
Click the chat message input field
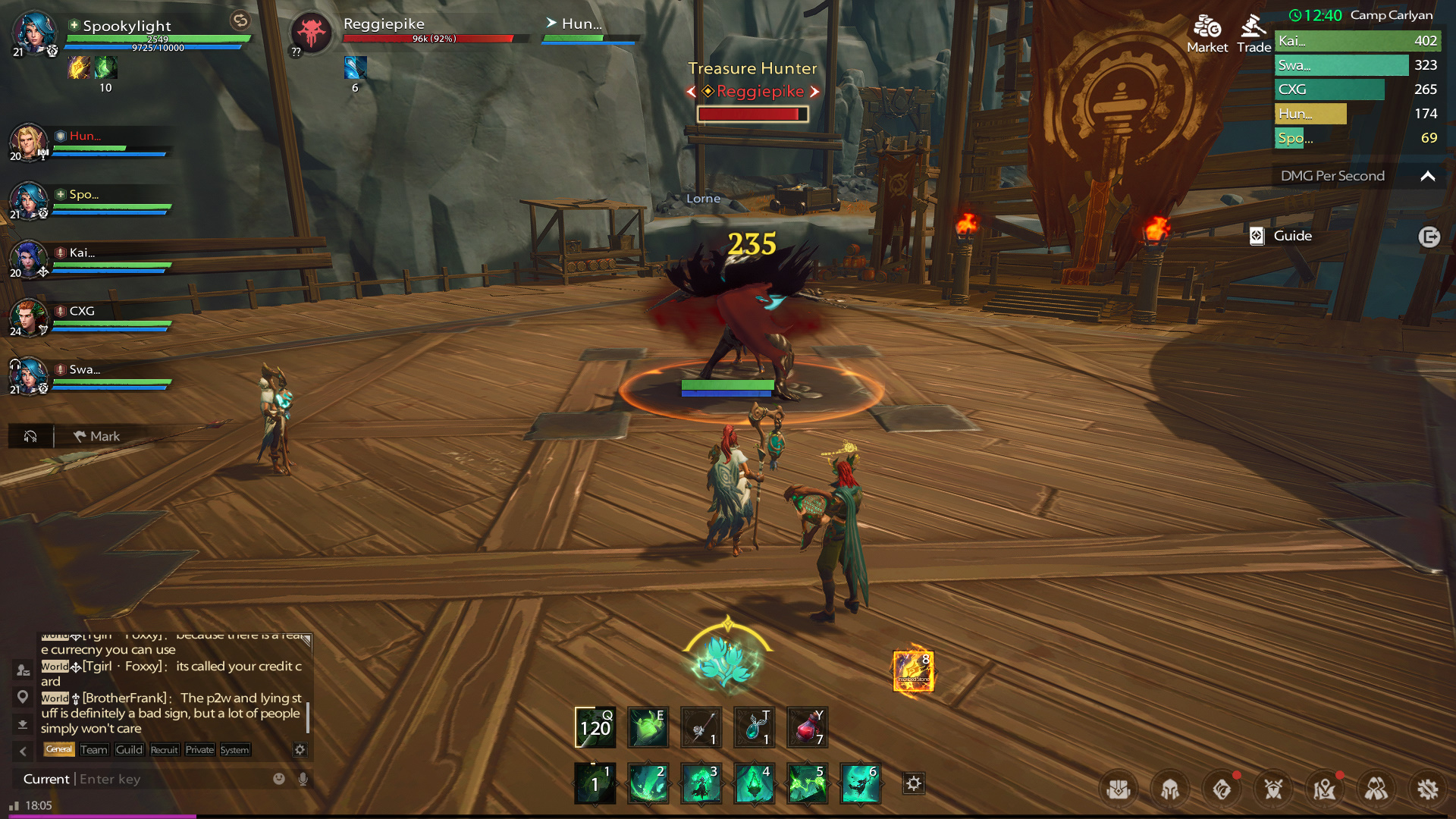pyautogui.click(x=167, y=779)
